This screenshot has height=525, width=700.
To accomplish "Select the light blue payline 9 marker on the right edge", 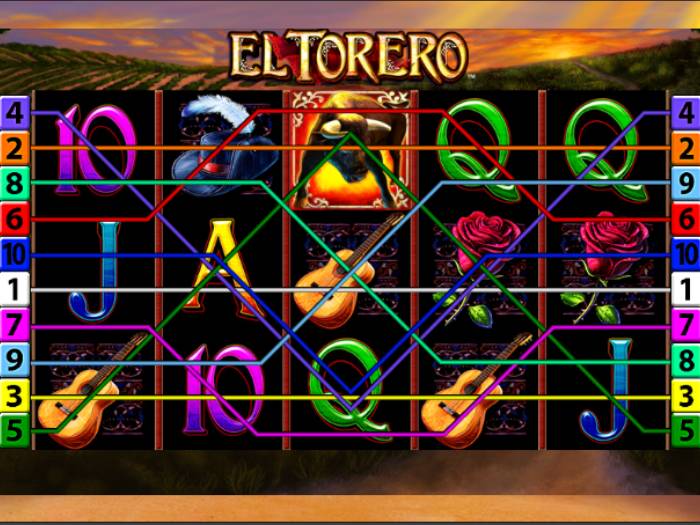I will point(686,184).
